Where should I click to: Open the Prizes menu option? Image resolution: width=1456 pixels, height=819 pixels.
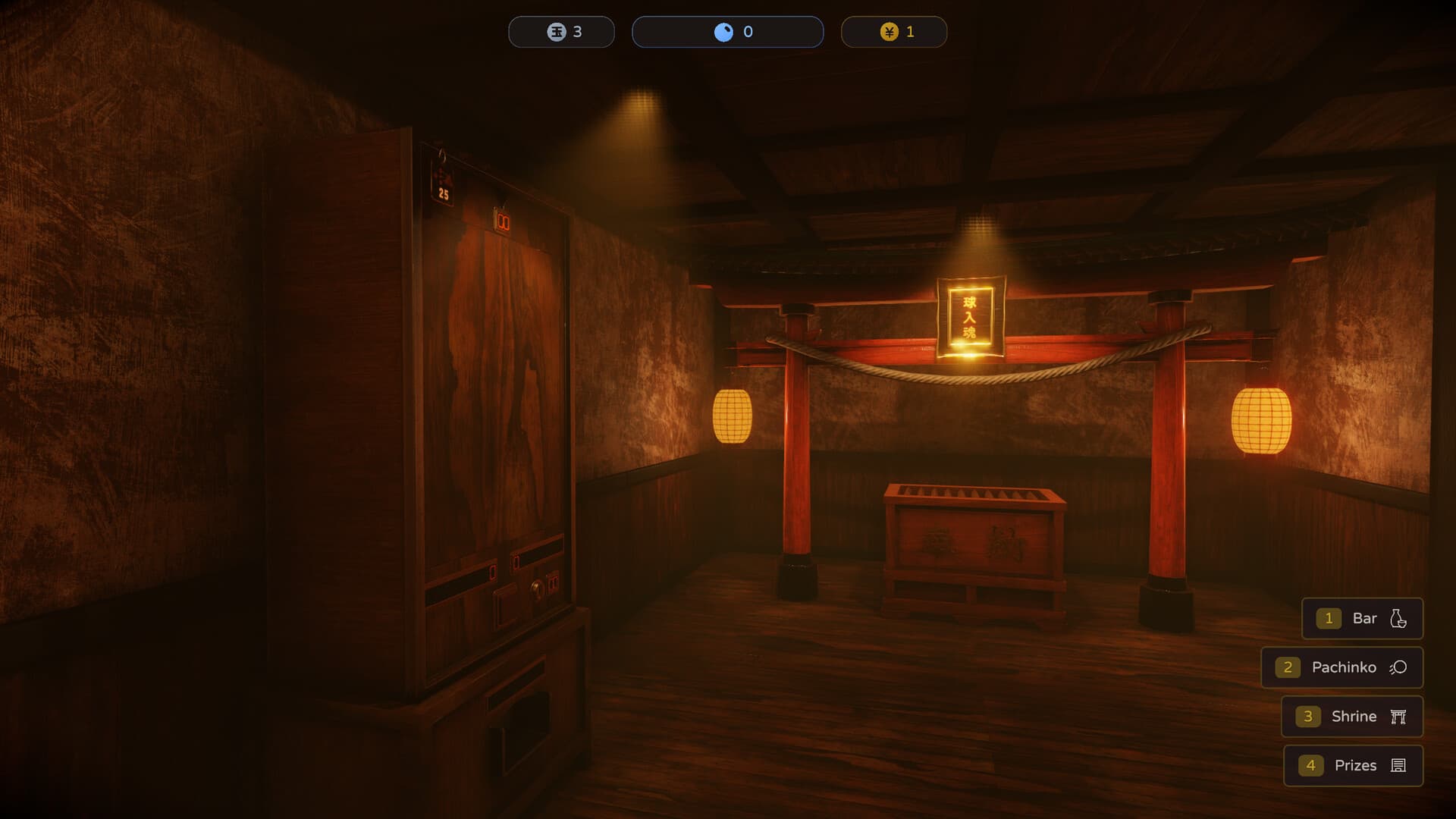click(1356, 766)
